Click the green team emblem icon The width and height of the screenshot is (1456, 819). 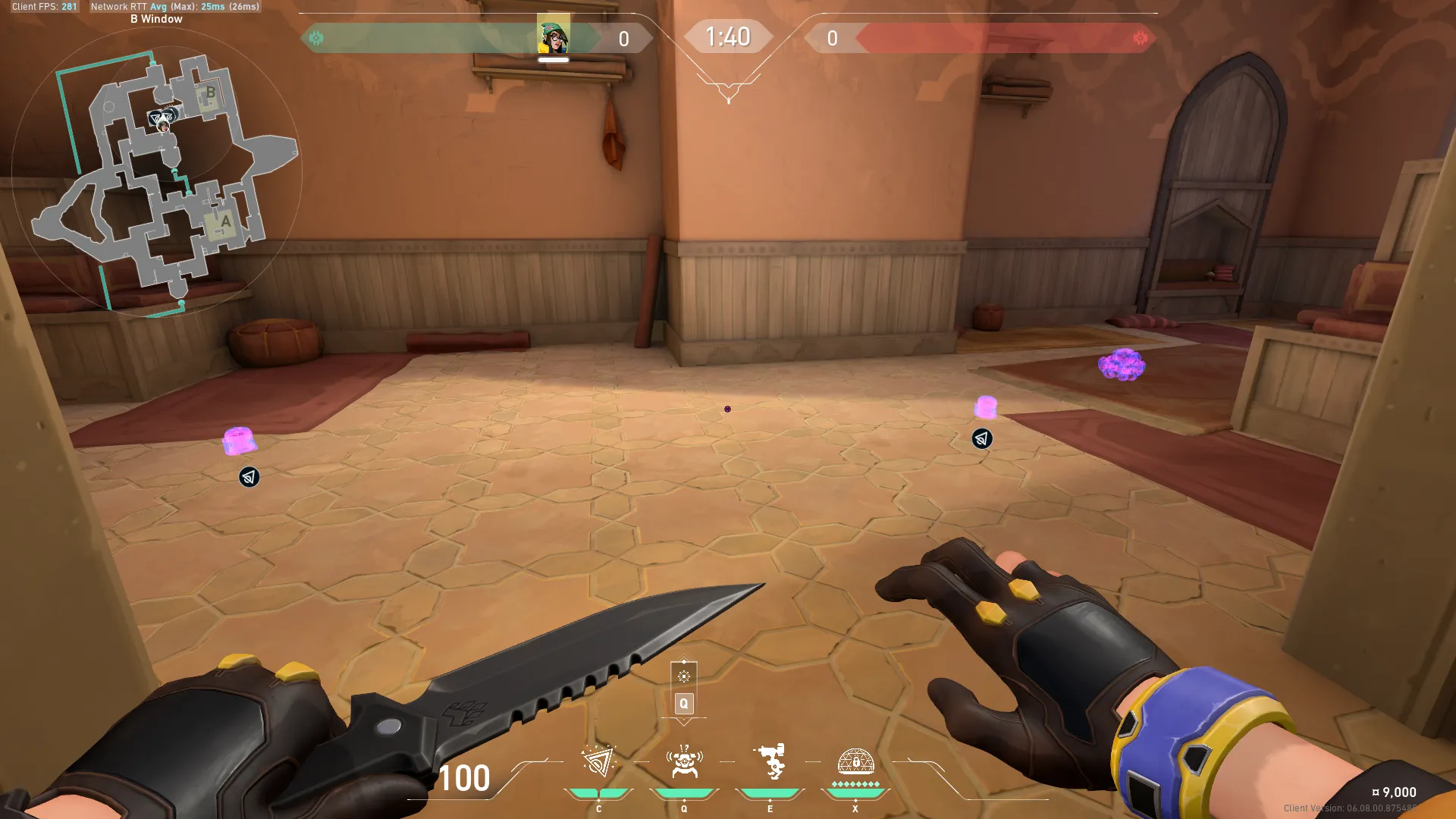click(316, 38)
